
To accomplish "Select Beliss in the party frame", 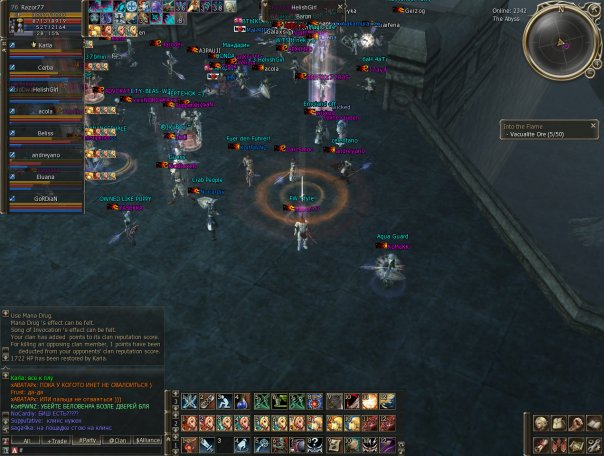I will tap(45, 133).
